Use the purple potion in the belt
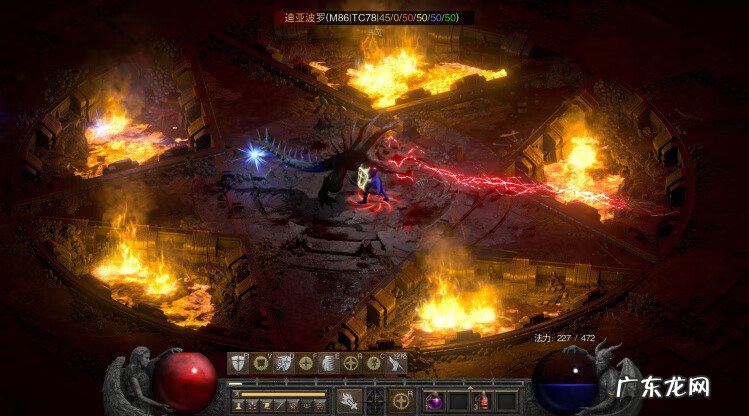The width and height of the screenshot is (749, 416). (x=435, y=401)
